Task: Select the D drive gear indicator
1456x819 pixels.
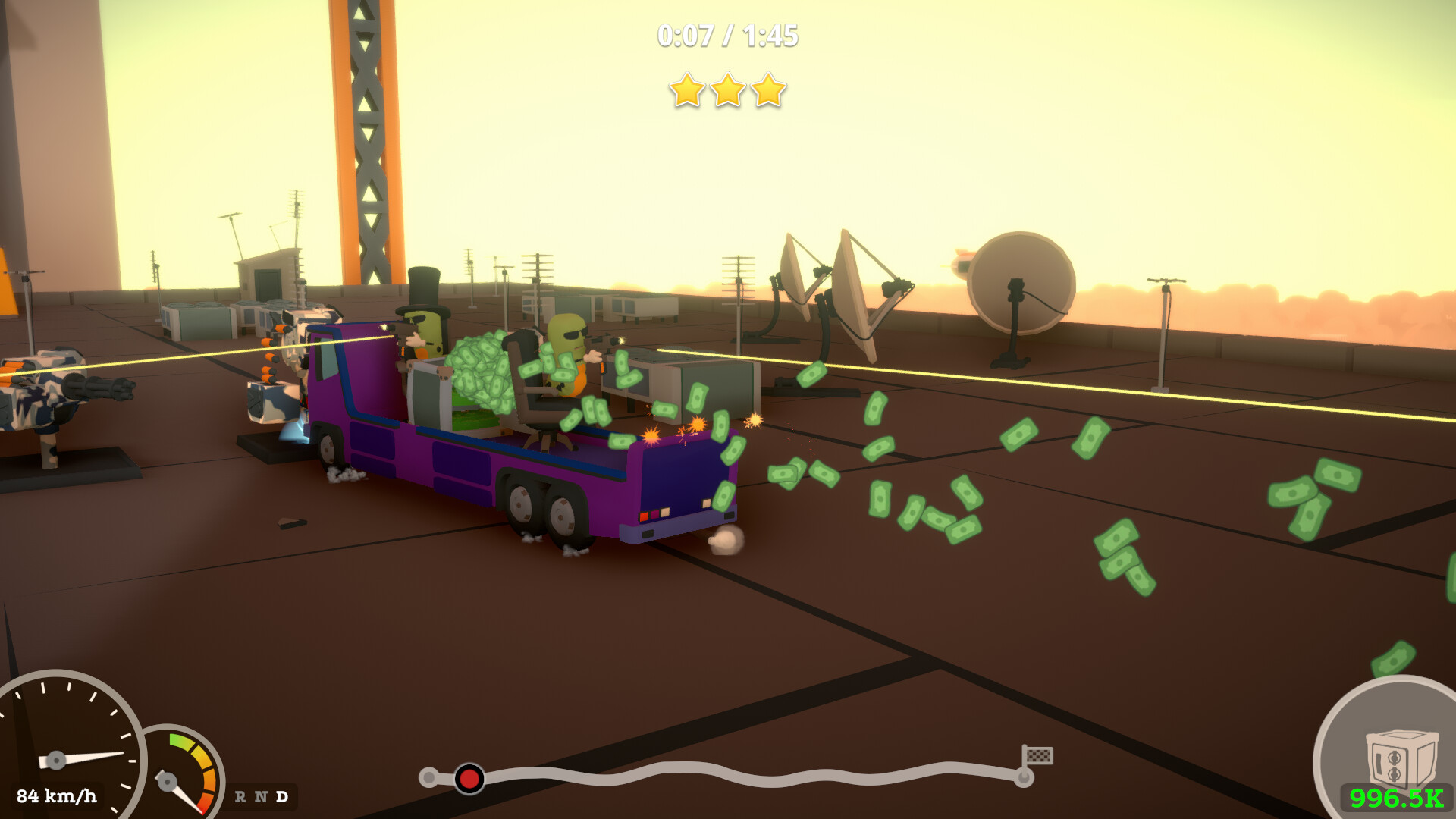Action: [281, 797]
